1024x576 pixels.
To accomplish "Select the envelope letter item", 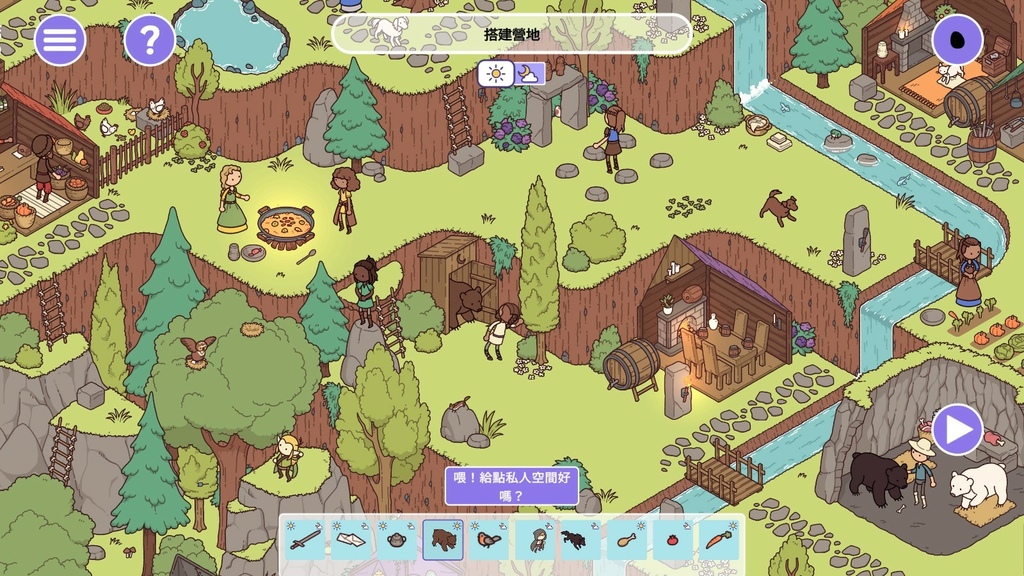I will point(350,540).
